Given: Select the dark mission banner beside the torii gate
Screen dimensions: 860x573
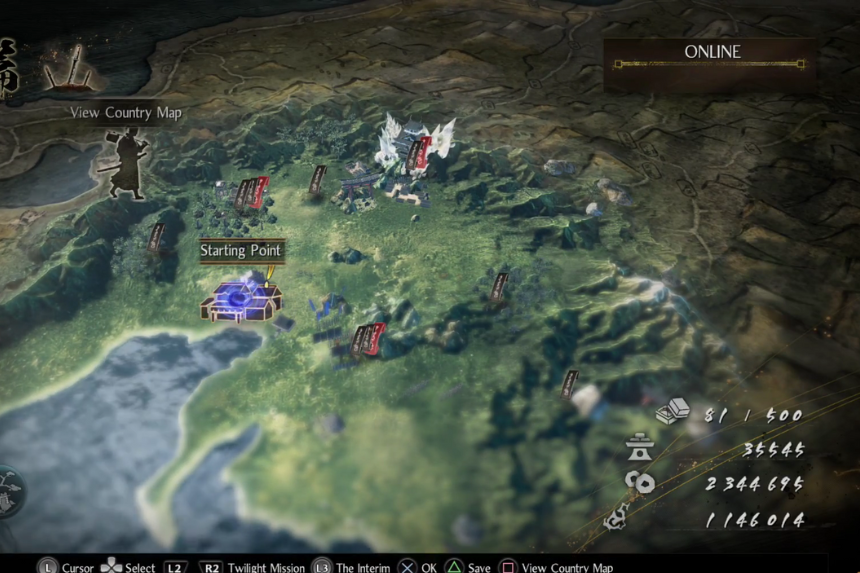Looking at the screenshot, I should (x=318, y=179).
